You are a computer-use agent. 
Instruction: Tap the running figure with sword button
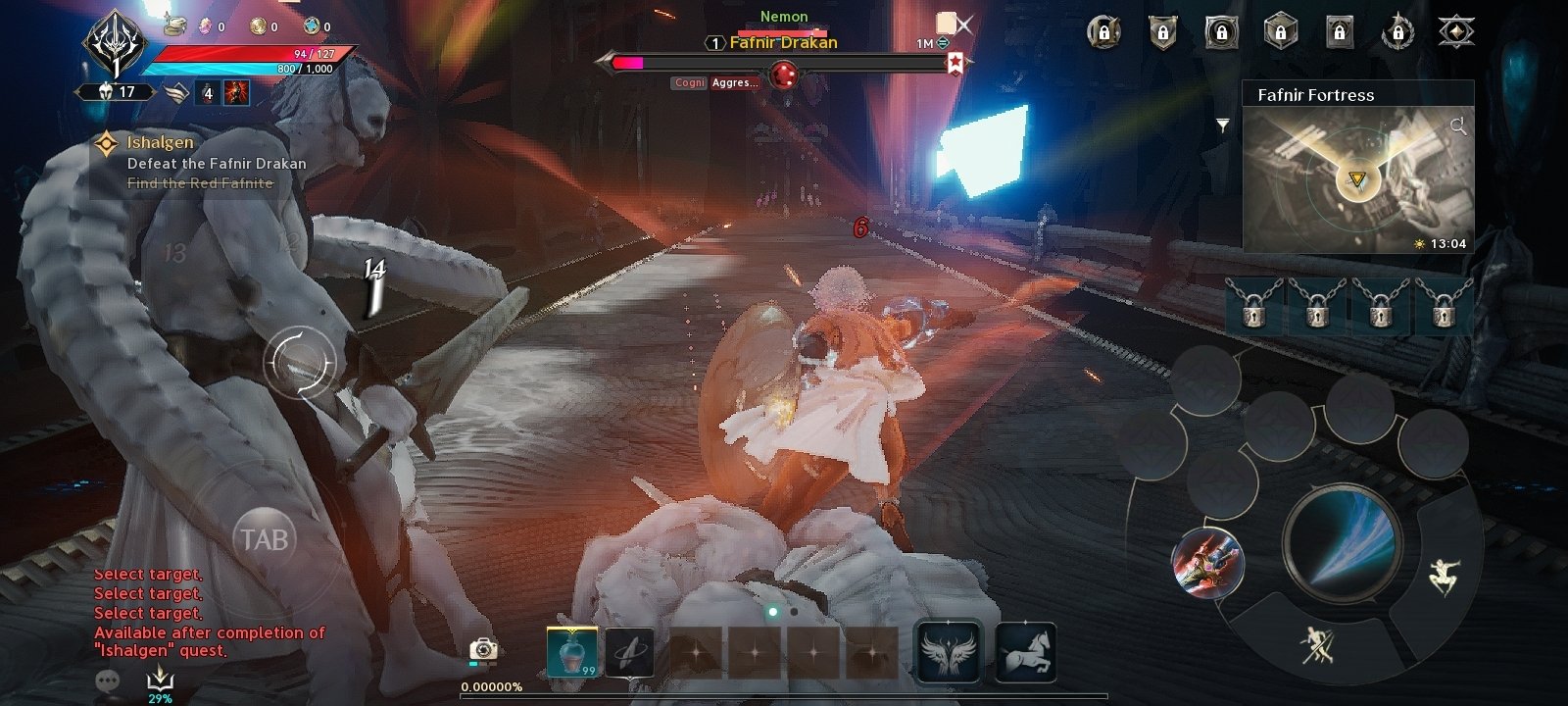pyautogui.click(x=1317, y=645)
